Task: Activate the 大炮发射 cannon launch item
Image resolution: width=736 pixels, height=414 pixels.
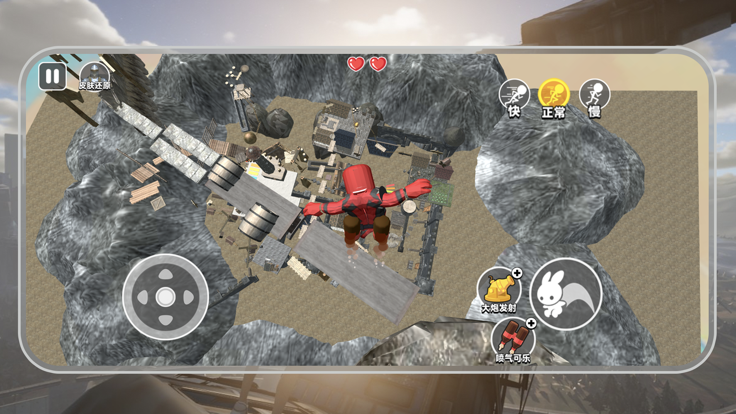Action: coord(498,289)
